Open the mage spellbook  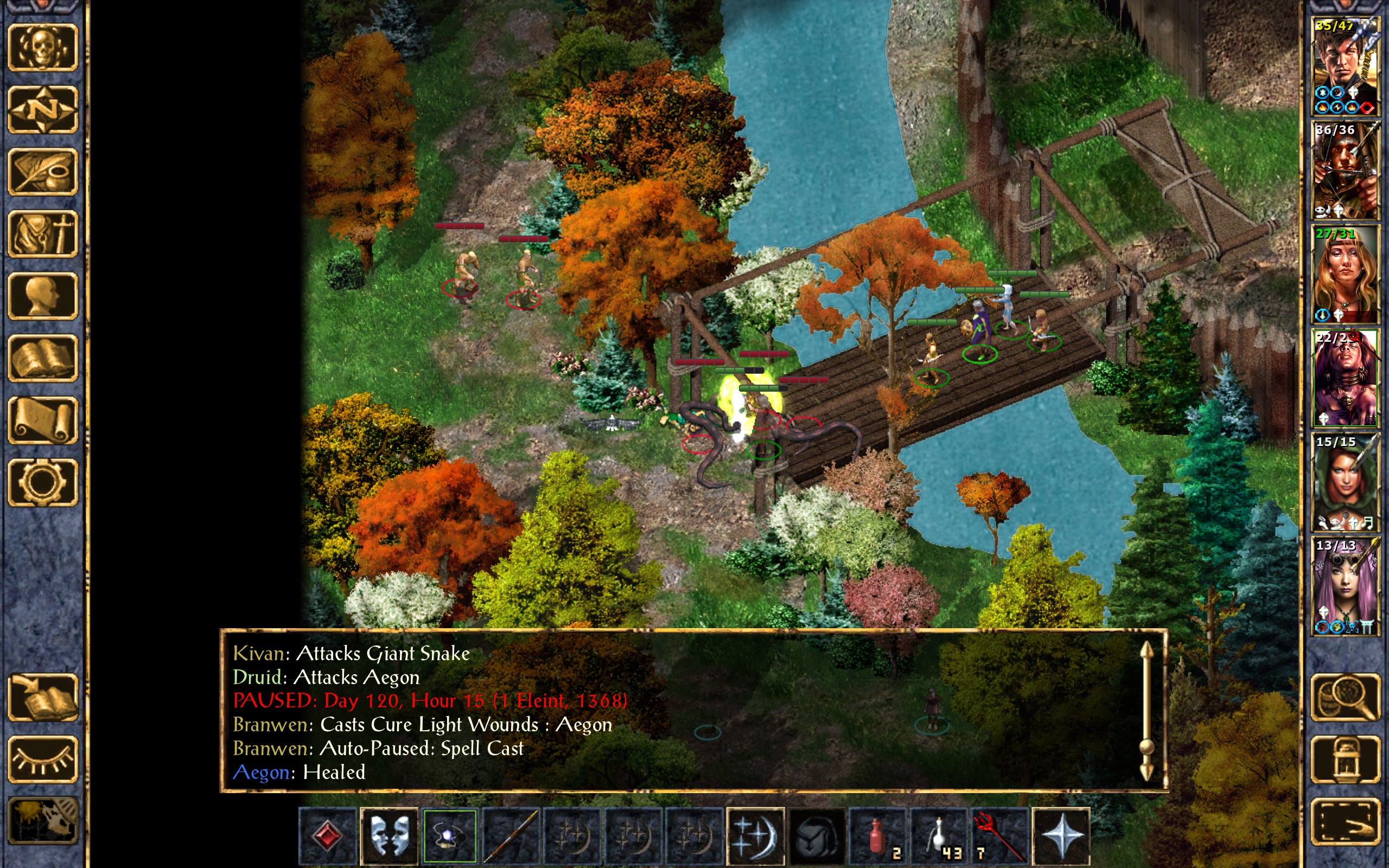point(42,358)
